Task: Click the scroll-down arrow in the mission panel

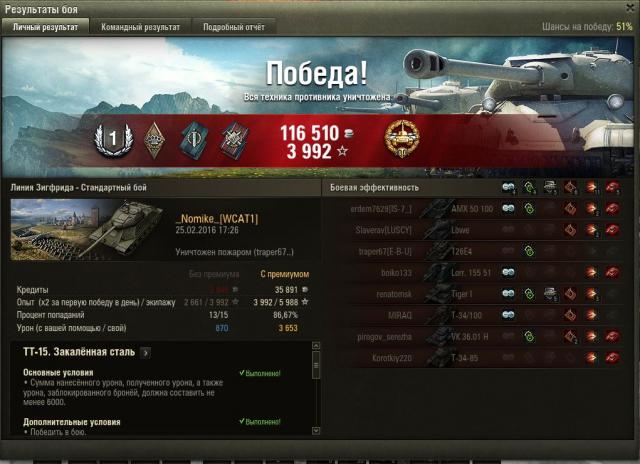Action: (x=316, y=430)
